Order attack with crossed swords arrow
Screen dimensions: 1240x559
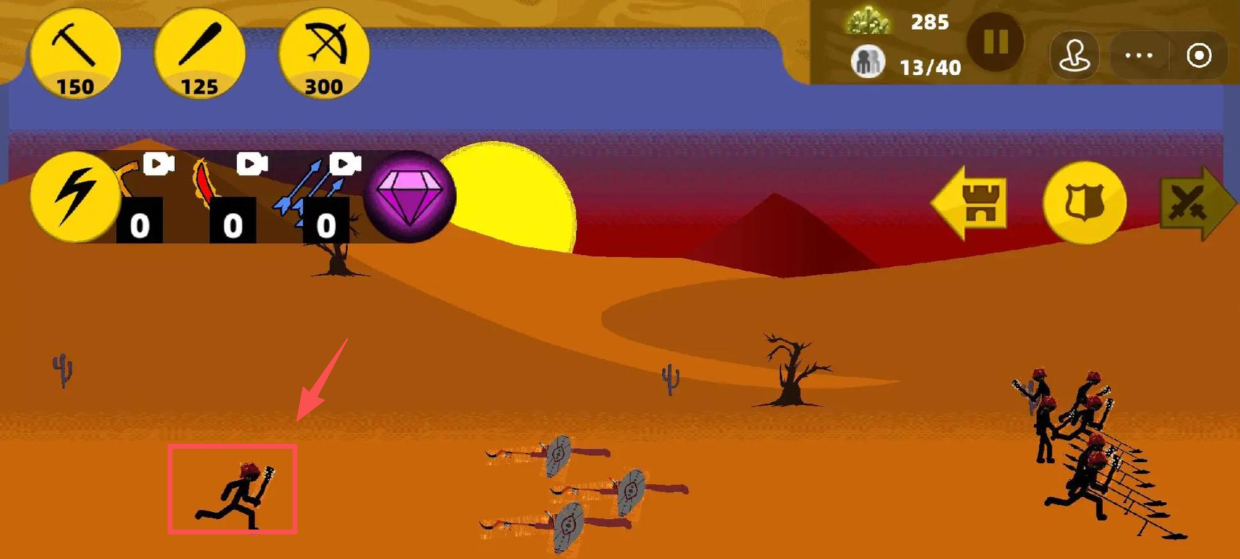[x=1196, y=203]
